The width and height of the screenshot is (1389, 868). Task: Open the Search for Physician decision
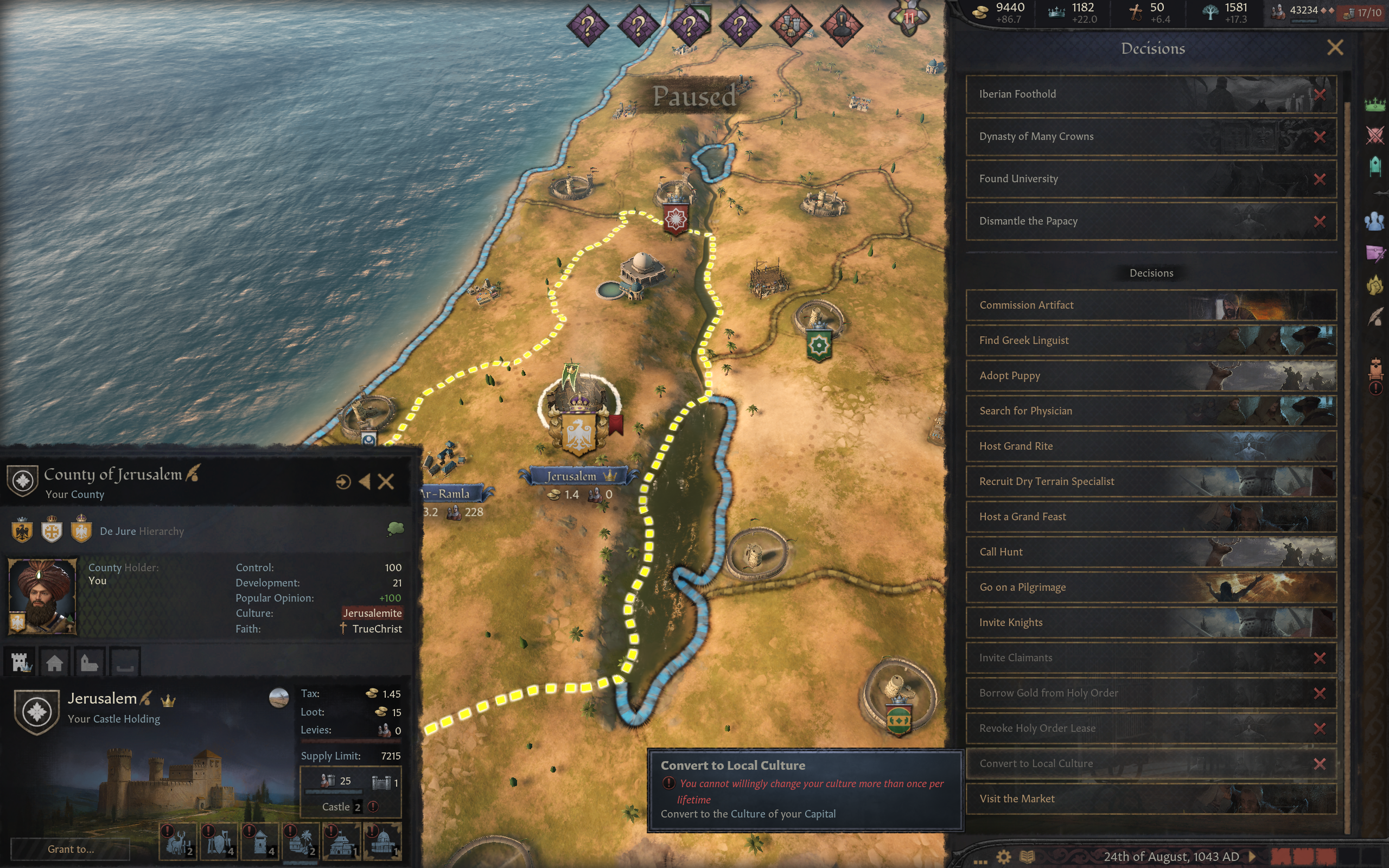point(1150,411)
